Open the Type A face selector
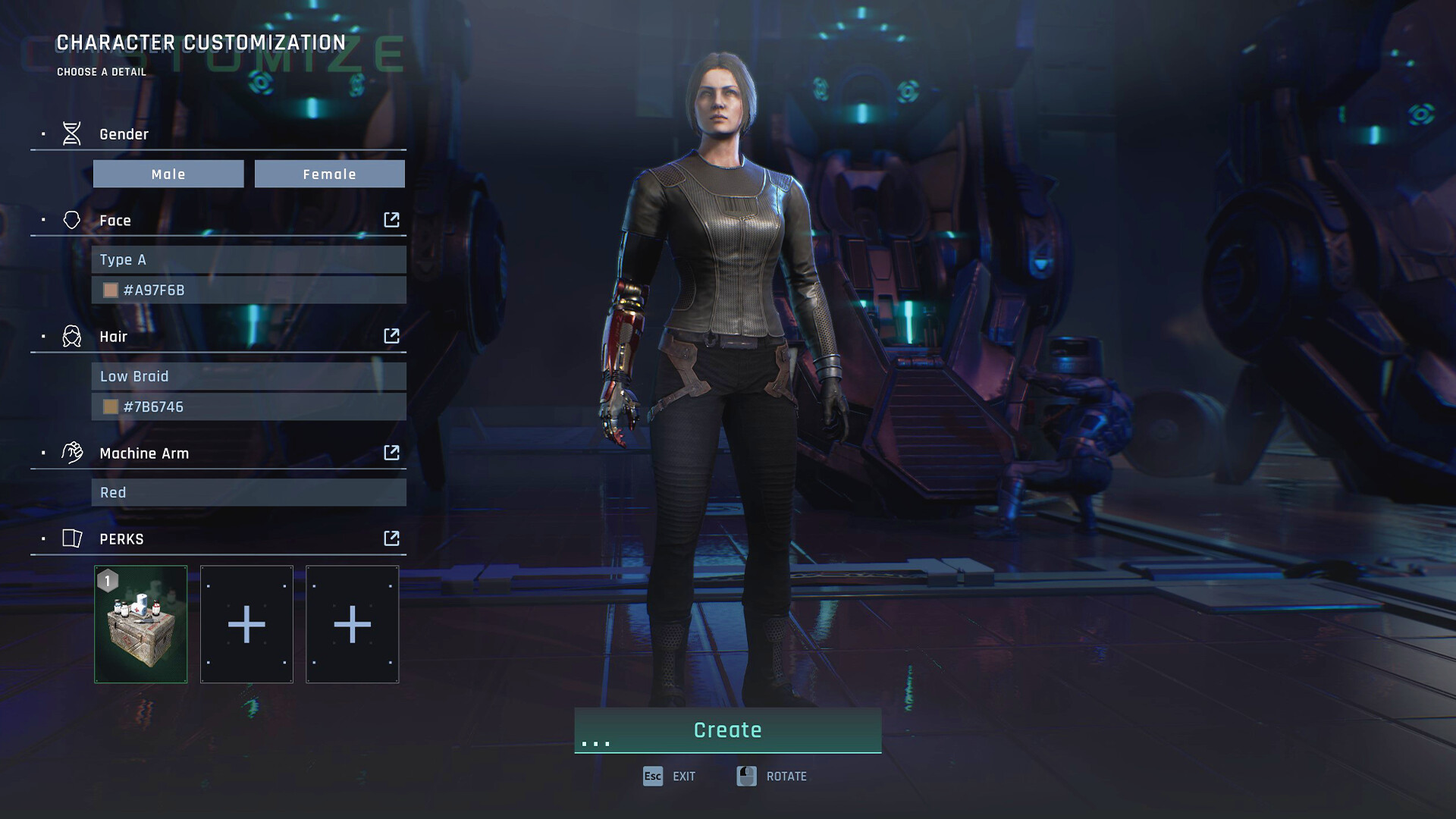Screen dimensions: 1456x819 [249, 259]
